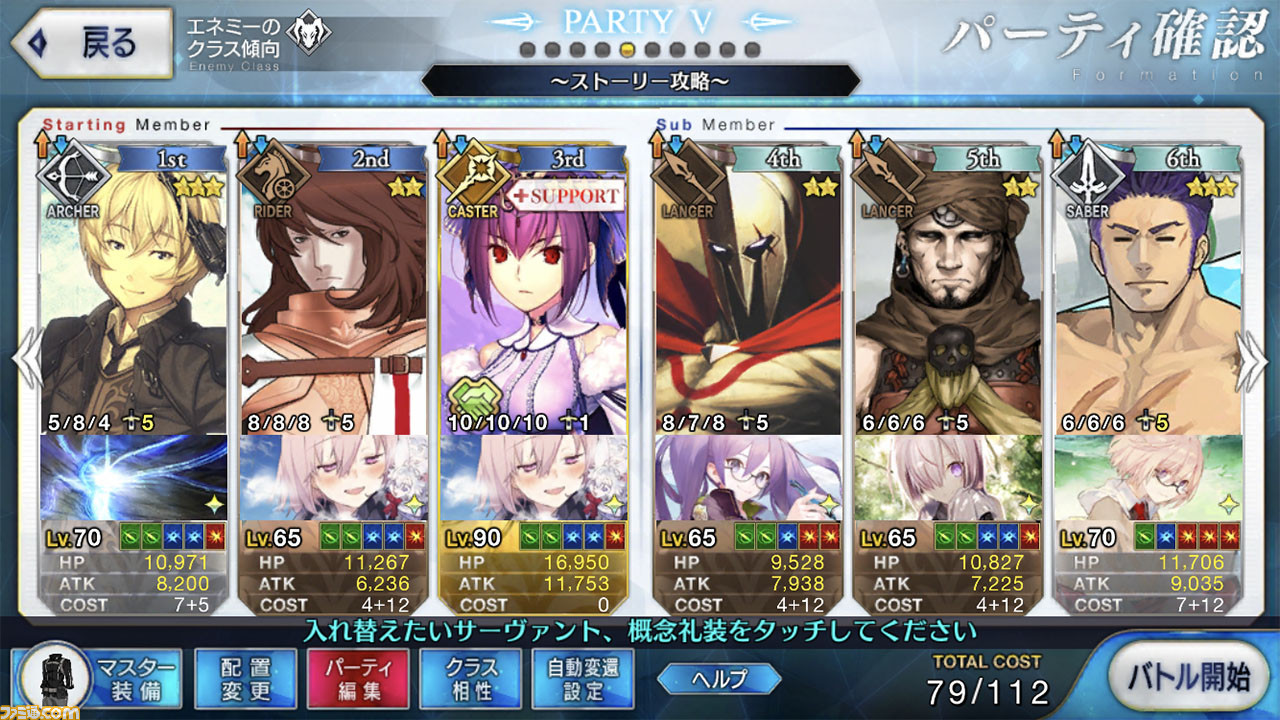Go back with the 戻る button

pyautogui.click(x=90, y=43)
